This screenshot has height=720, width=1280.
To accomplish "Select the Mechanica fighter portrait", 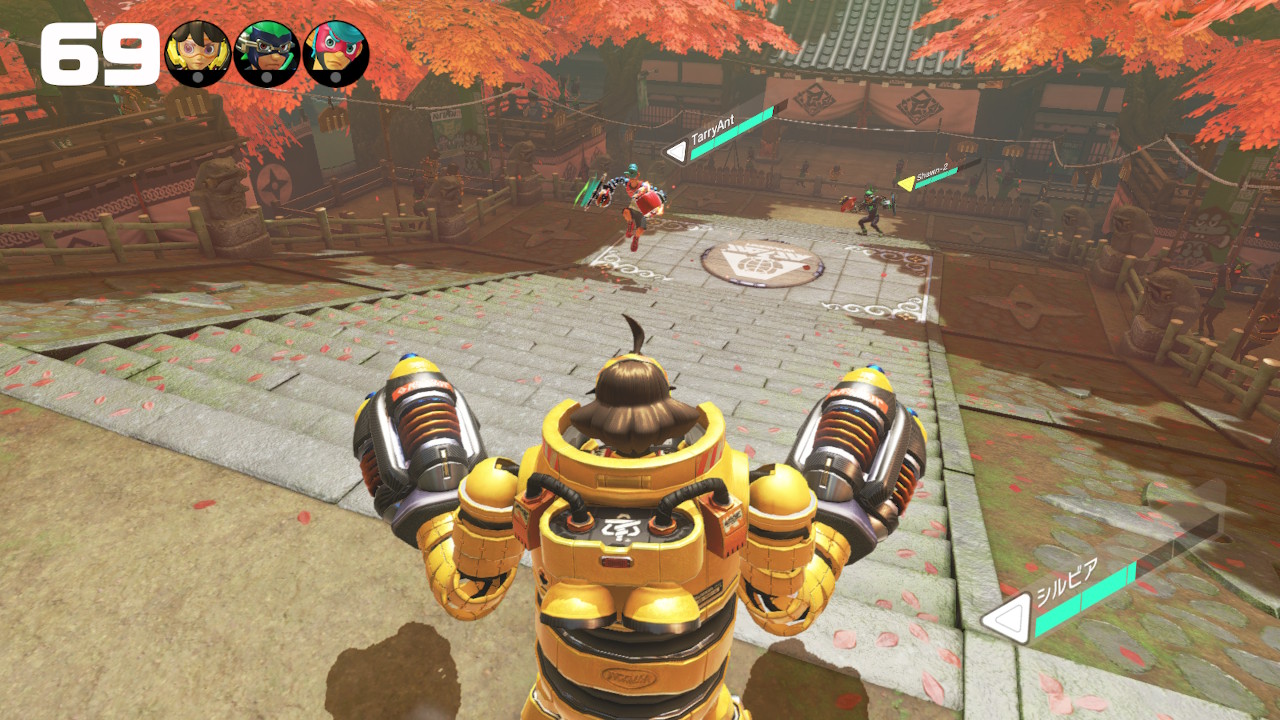I will [198, 54].
